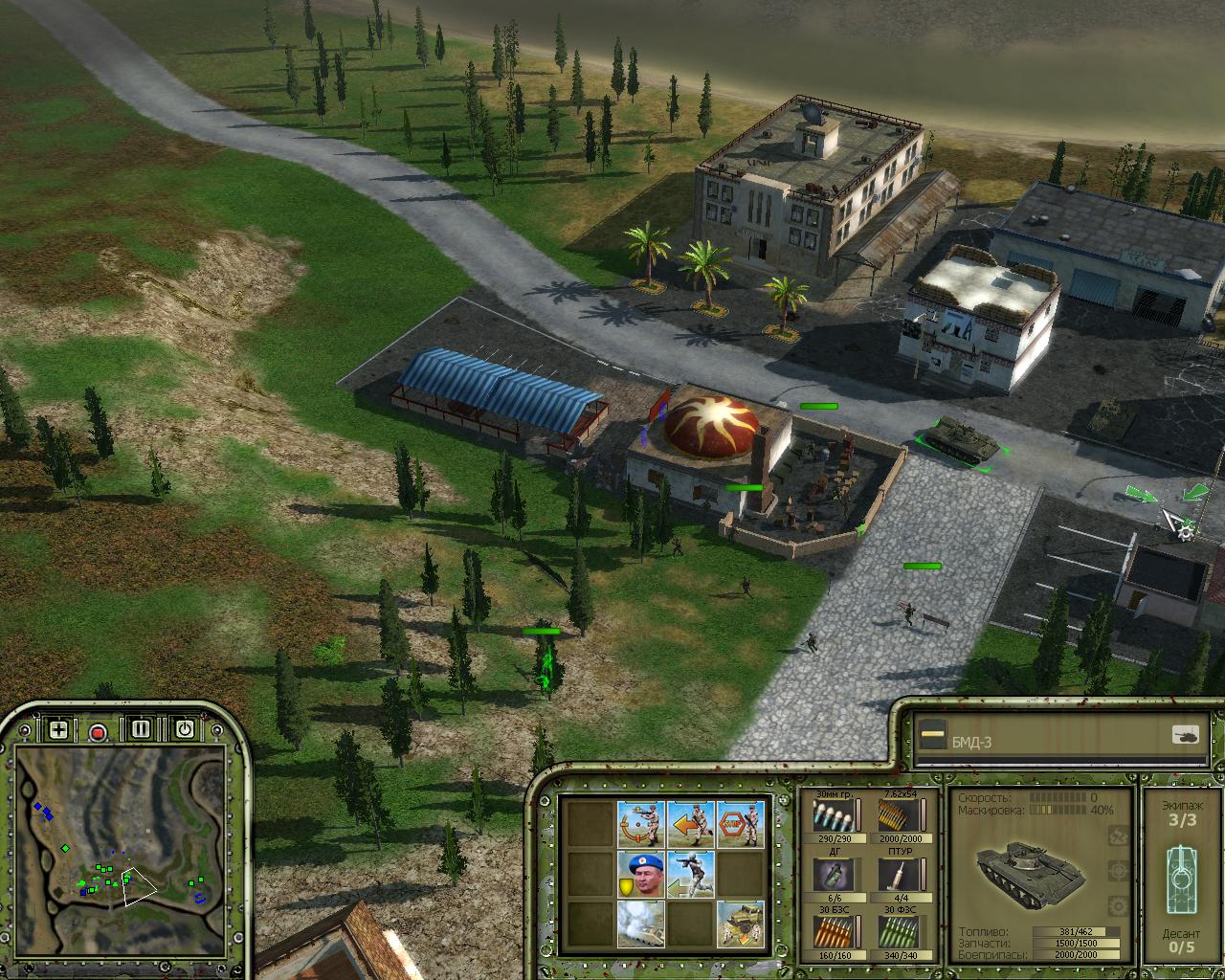Select the unload troops truck command
Viewport: 1225px width, 980px height.
coord(741,924)
